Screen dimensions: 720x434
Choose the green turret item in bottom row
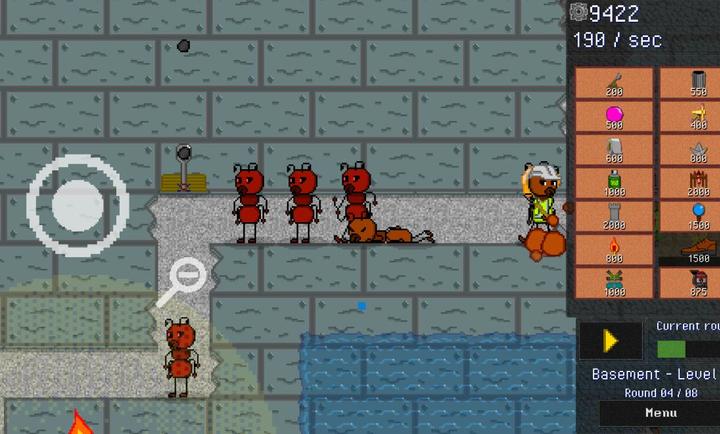(x=614, y=283)
